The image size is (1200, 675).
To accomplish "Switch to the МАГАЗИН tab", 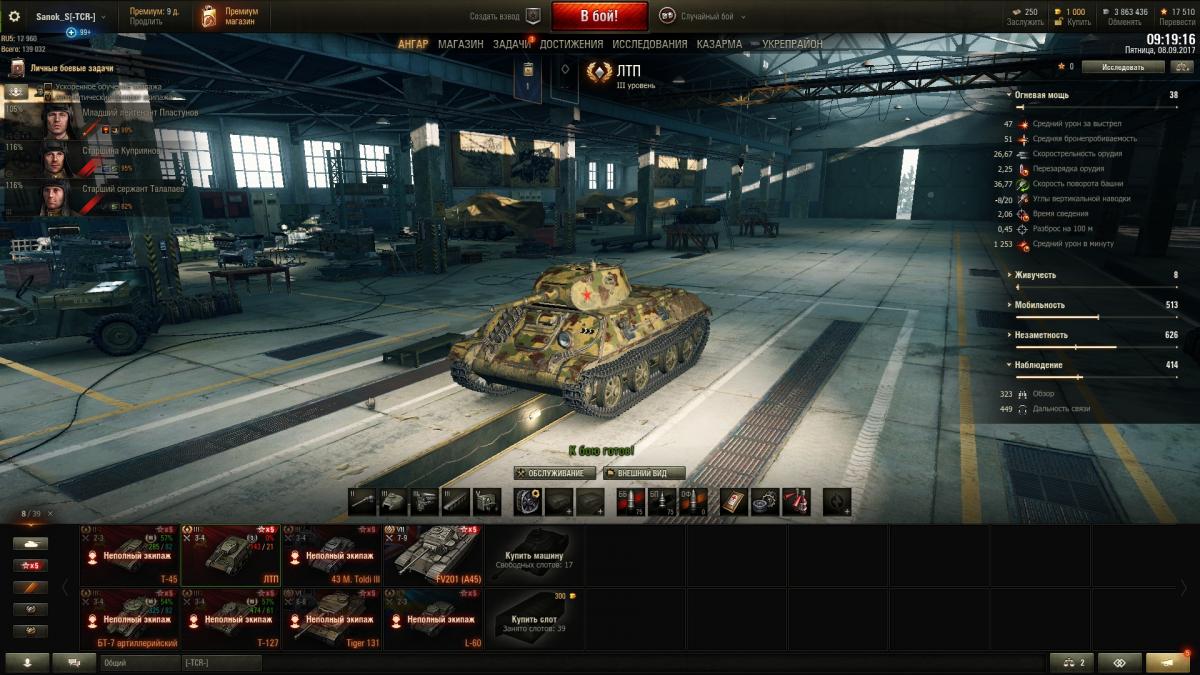I will click(460, 45).
